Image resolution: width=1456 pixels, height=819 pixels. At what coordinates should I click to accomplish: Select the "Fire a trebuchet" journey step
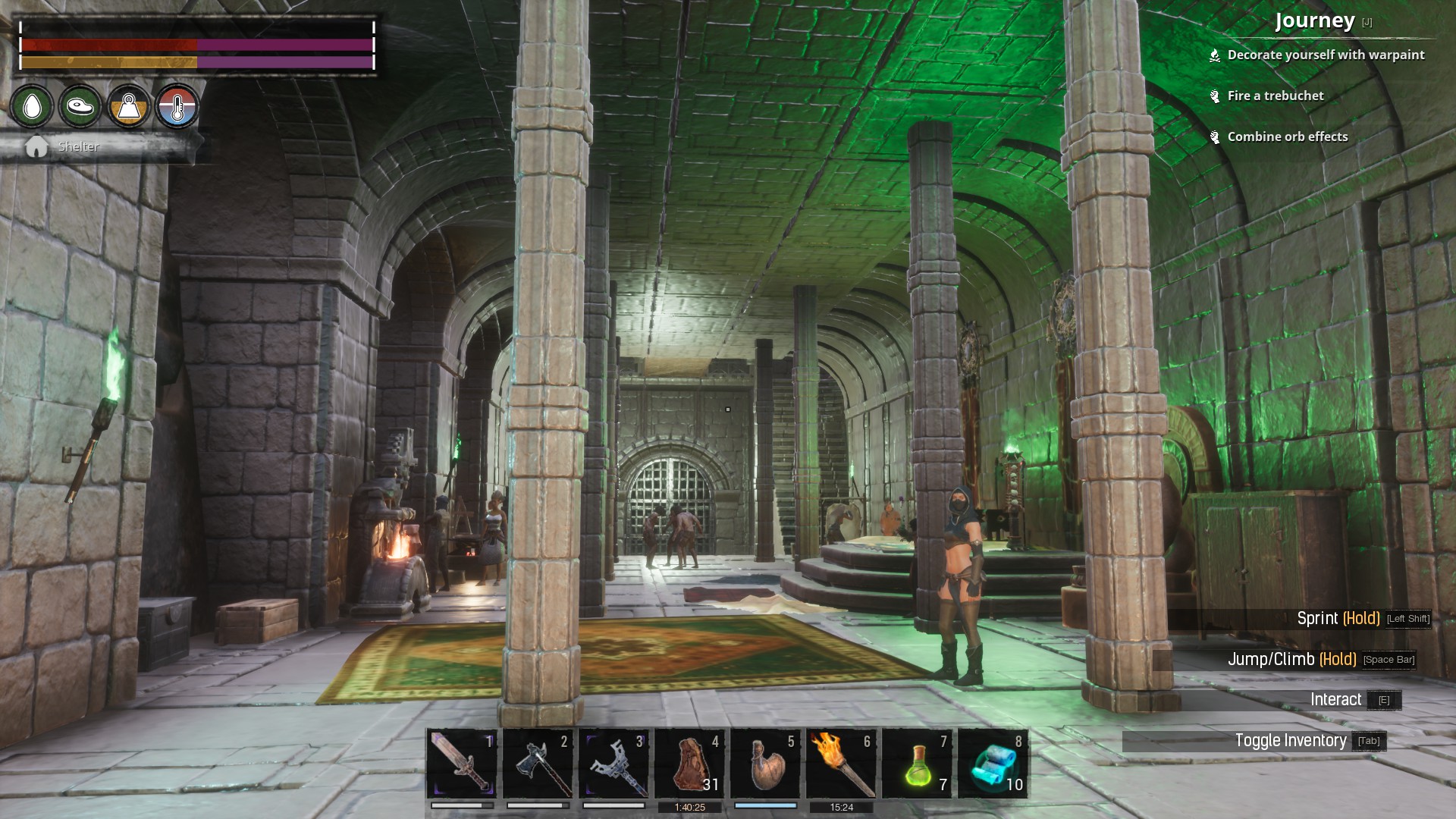(x=1275, y=96)
